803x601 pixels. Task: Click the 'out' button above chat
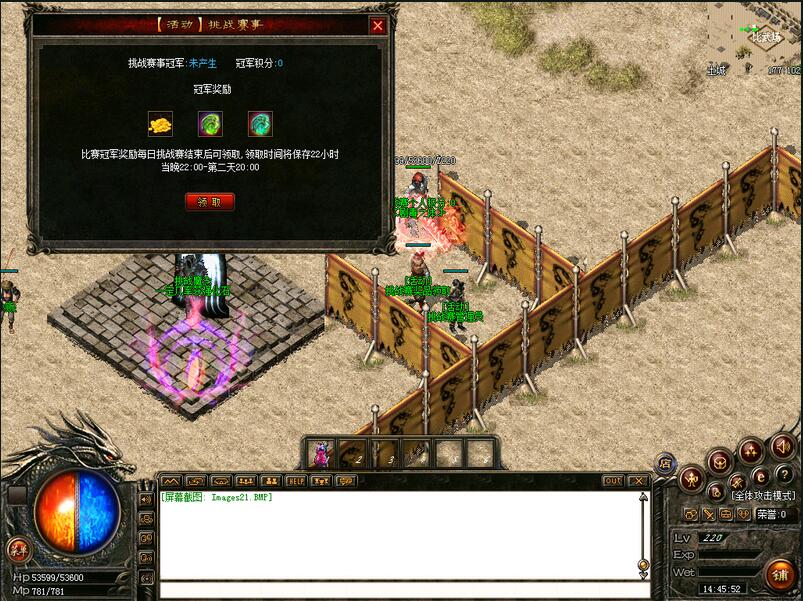(x=613, y=481)
